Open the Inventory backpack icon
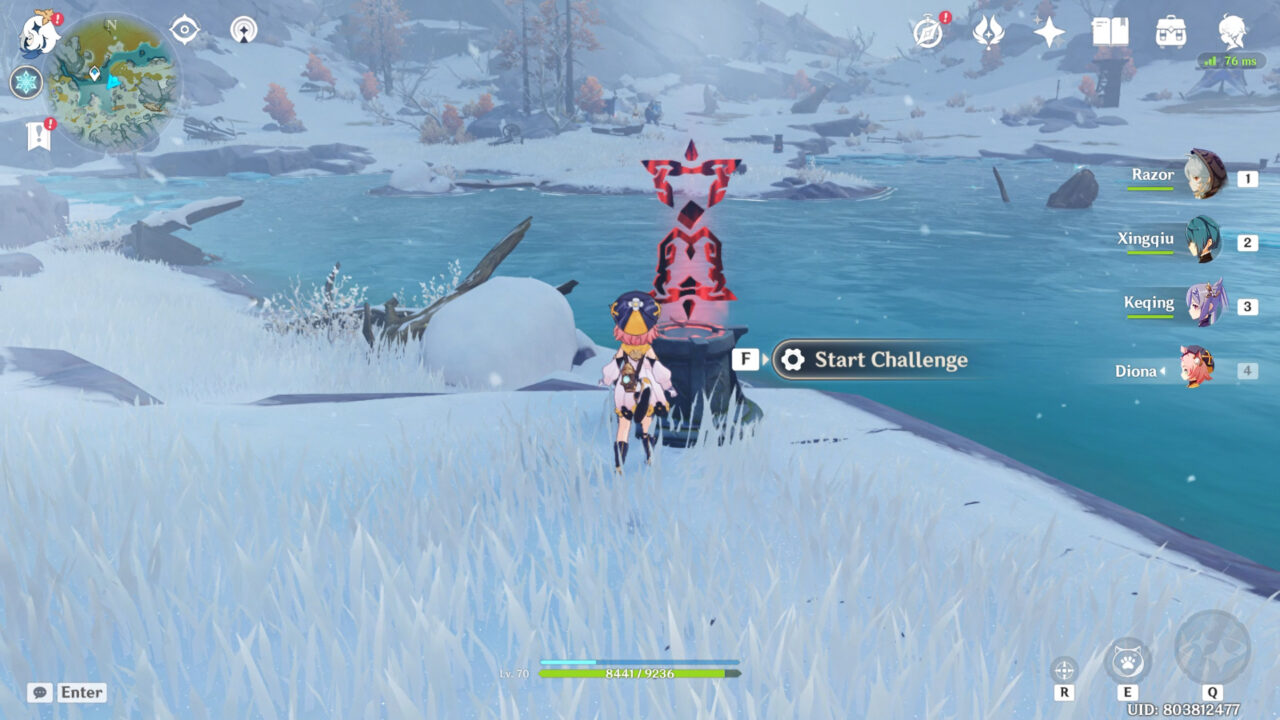The height and width of the screenshot is (720, 1280). click(x=1170, y=33)
